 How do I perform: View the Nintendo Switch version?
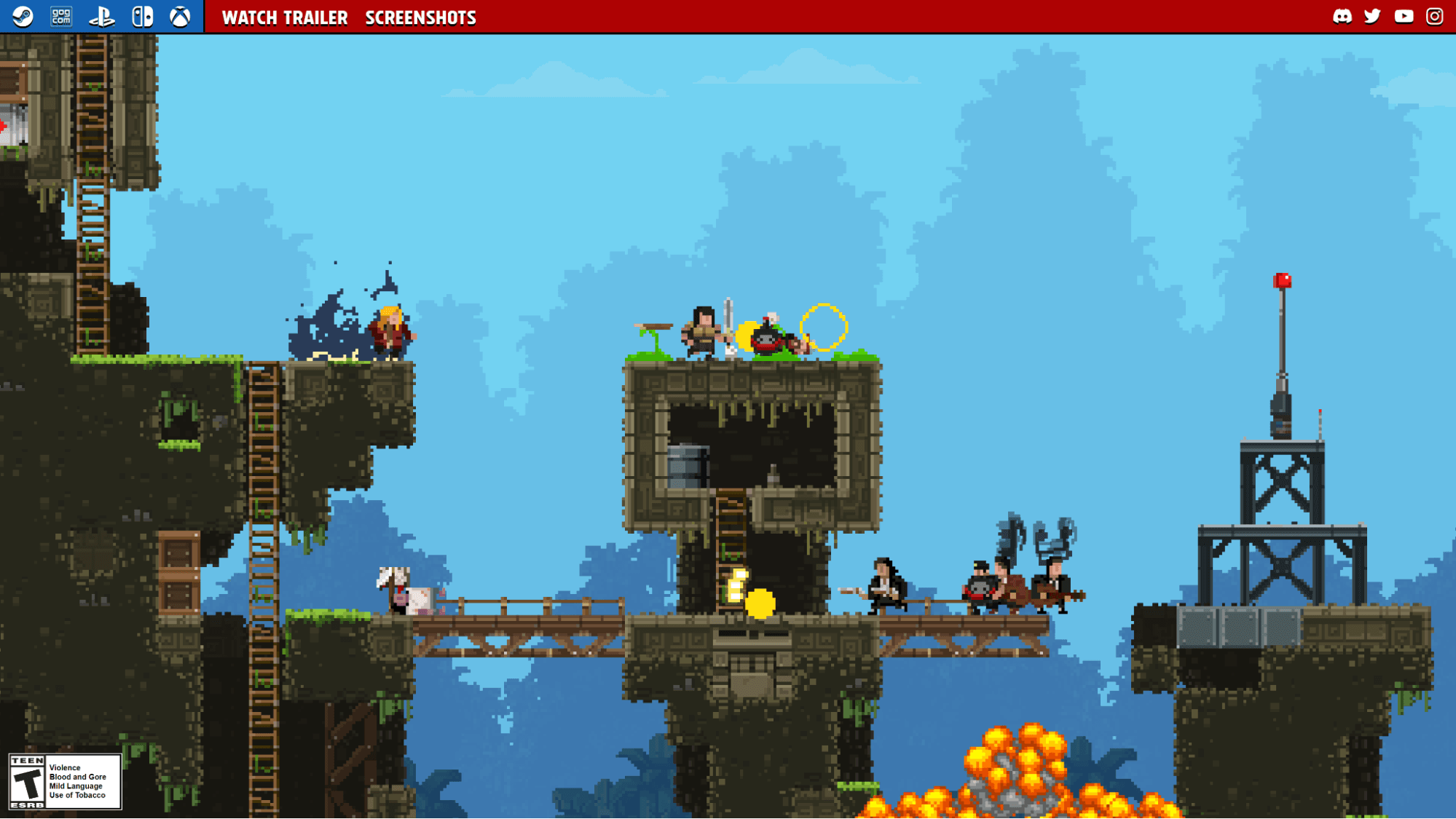pos(143,16)
